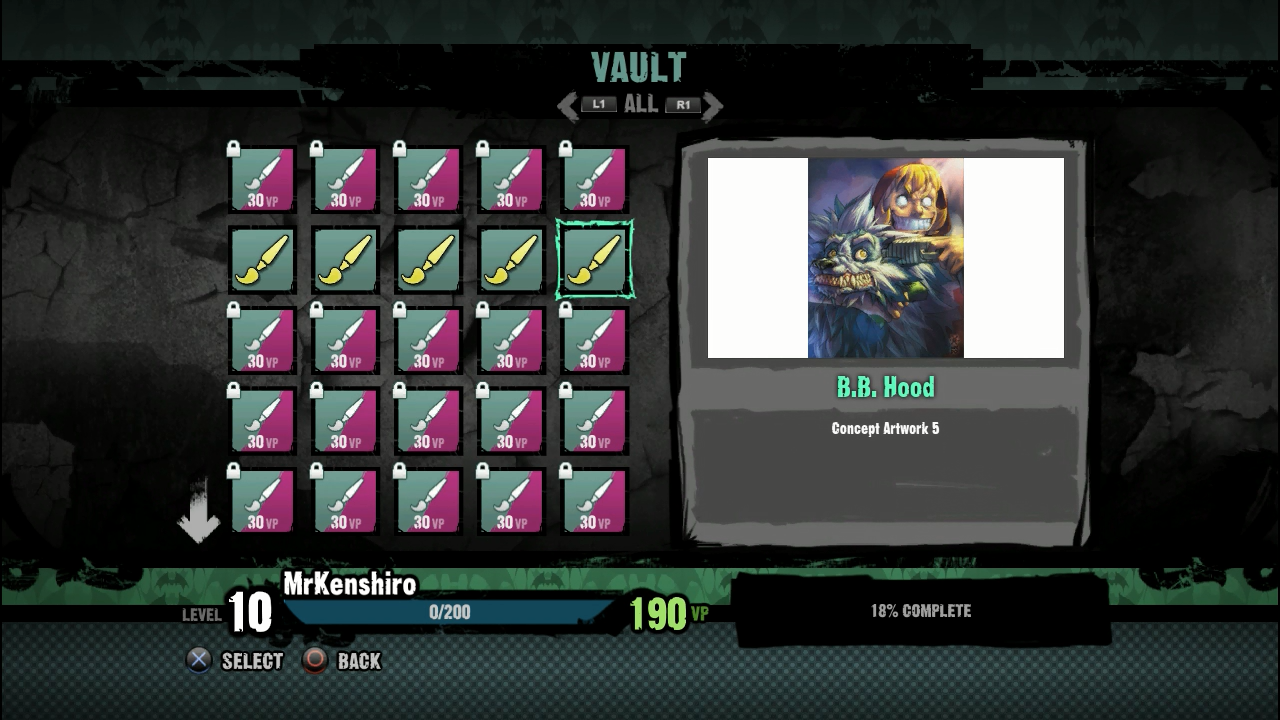Choose the highlighted yellow paintbrush artwork tile

(x=594, y=260)
